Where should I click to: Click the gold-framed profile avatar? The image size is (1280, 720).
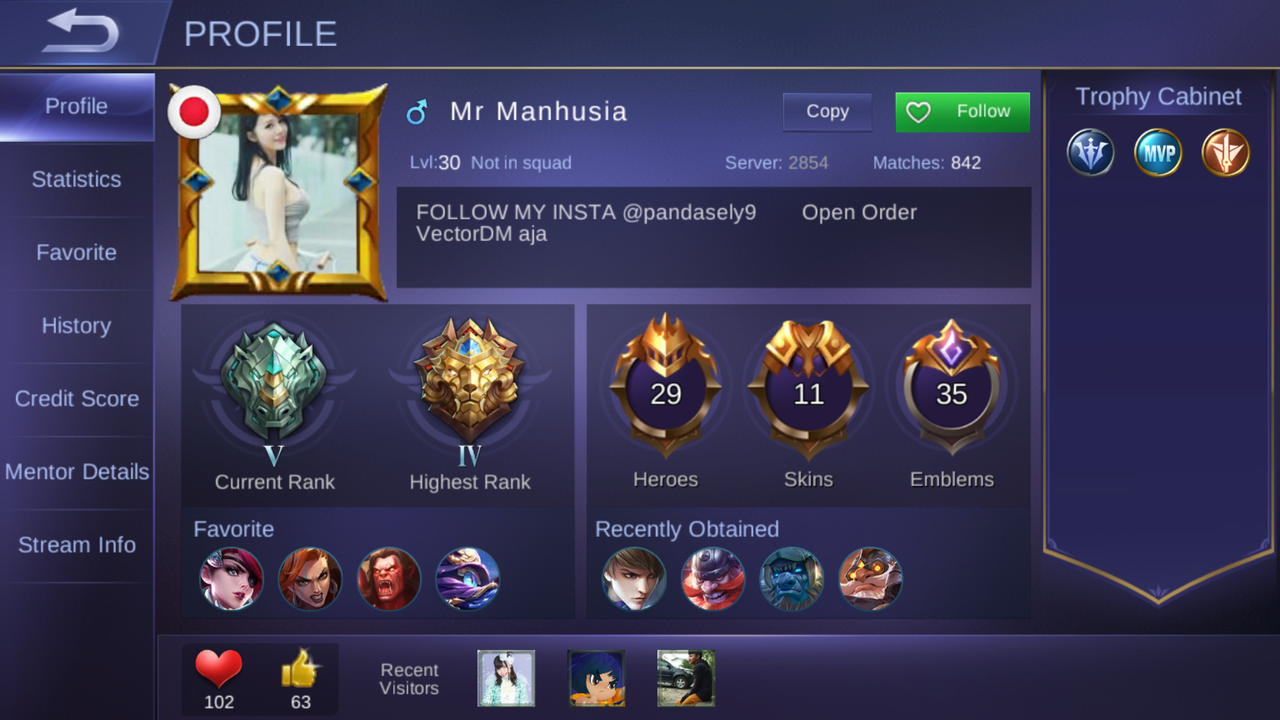pos(279,193)
